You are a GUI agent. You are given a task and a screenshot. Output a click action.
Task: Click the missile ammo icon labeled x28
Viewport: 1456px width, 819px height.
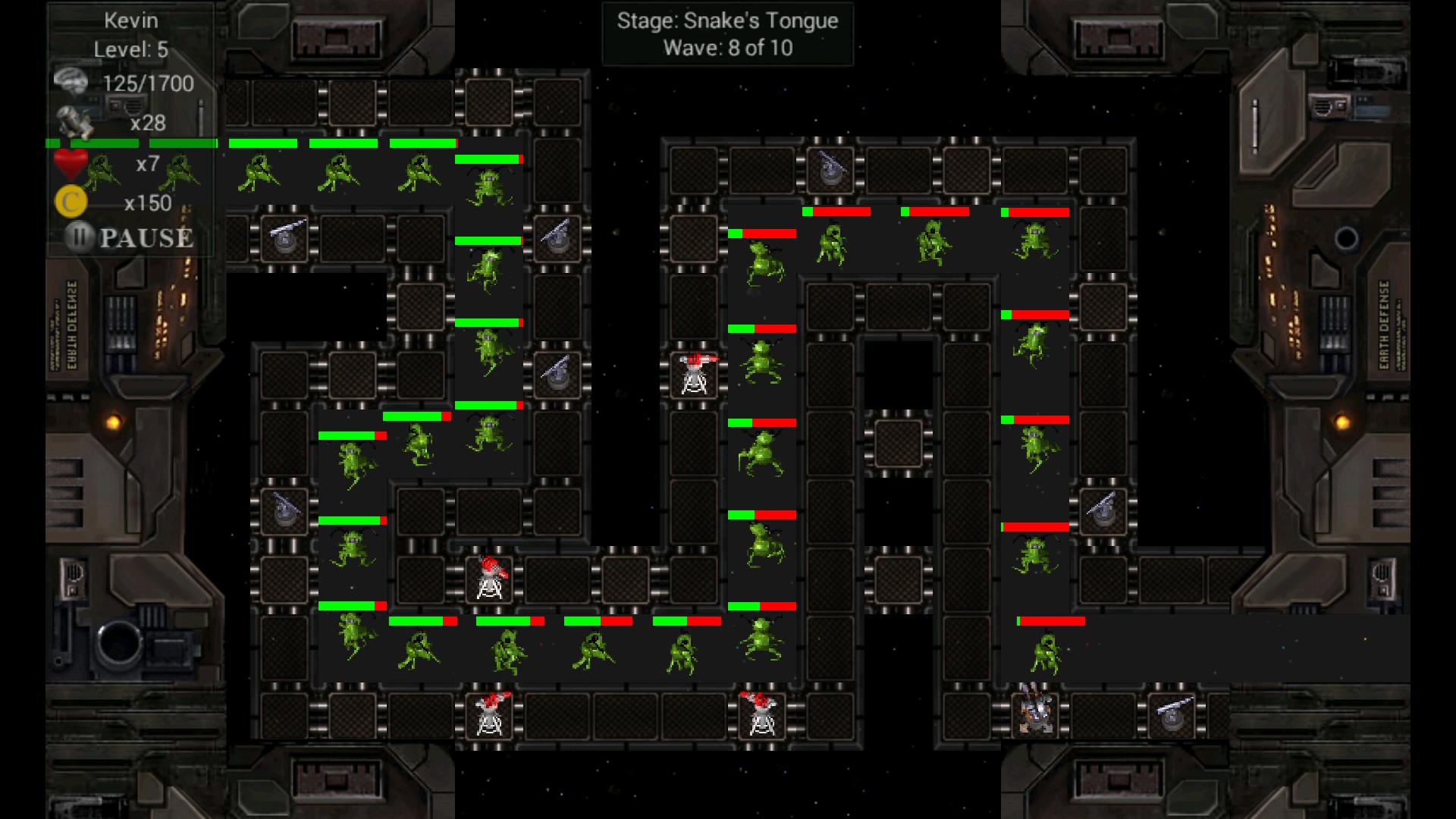76,118
